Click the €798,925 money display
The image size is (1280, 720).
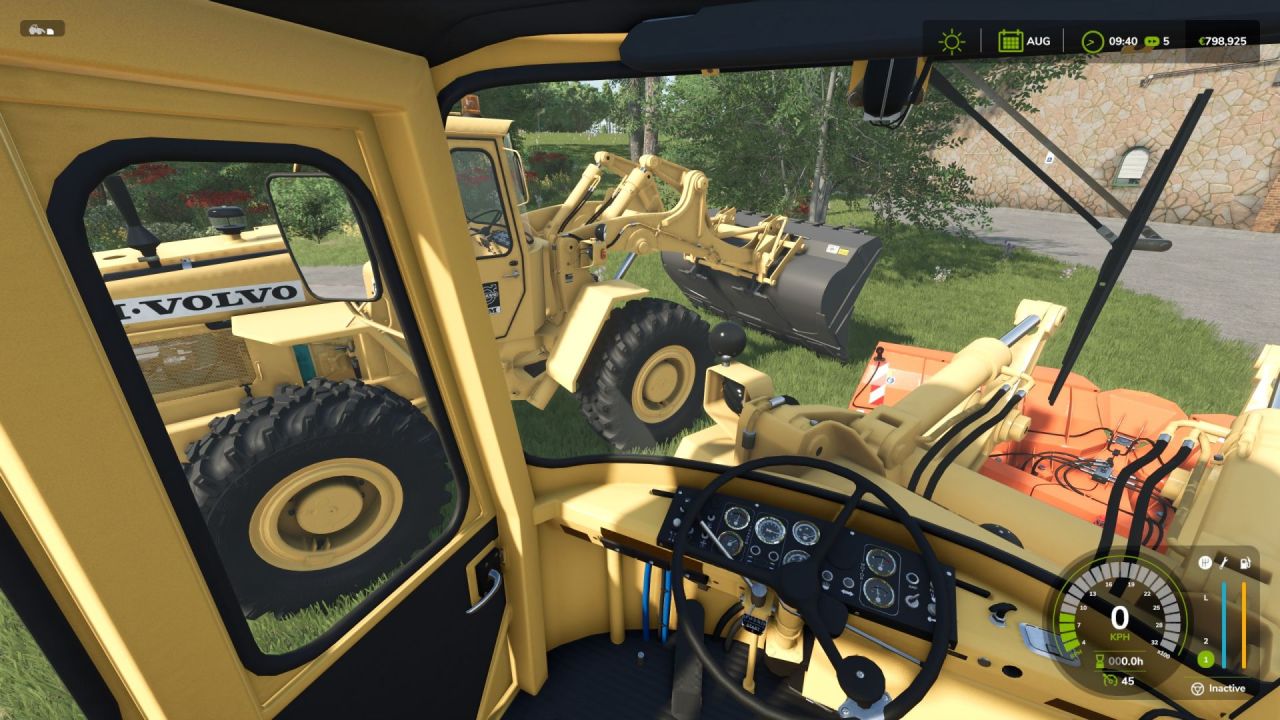click(1222, 41)
